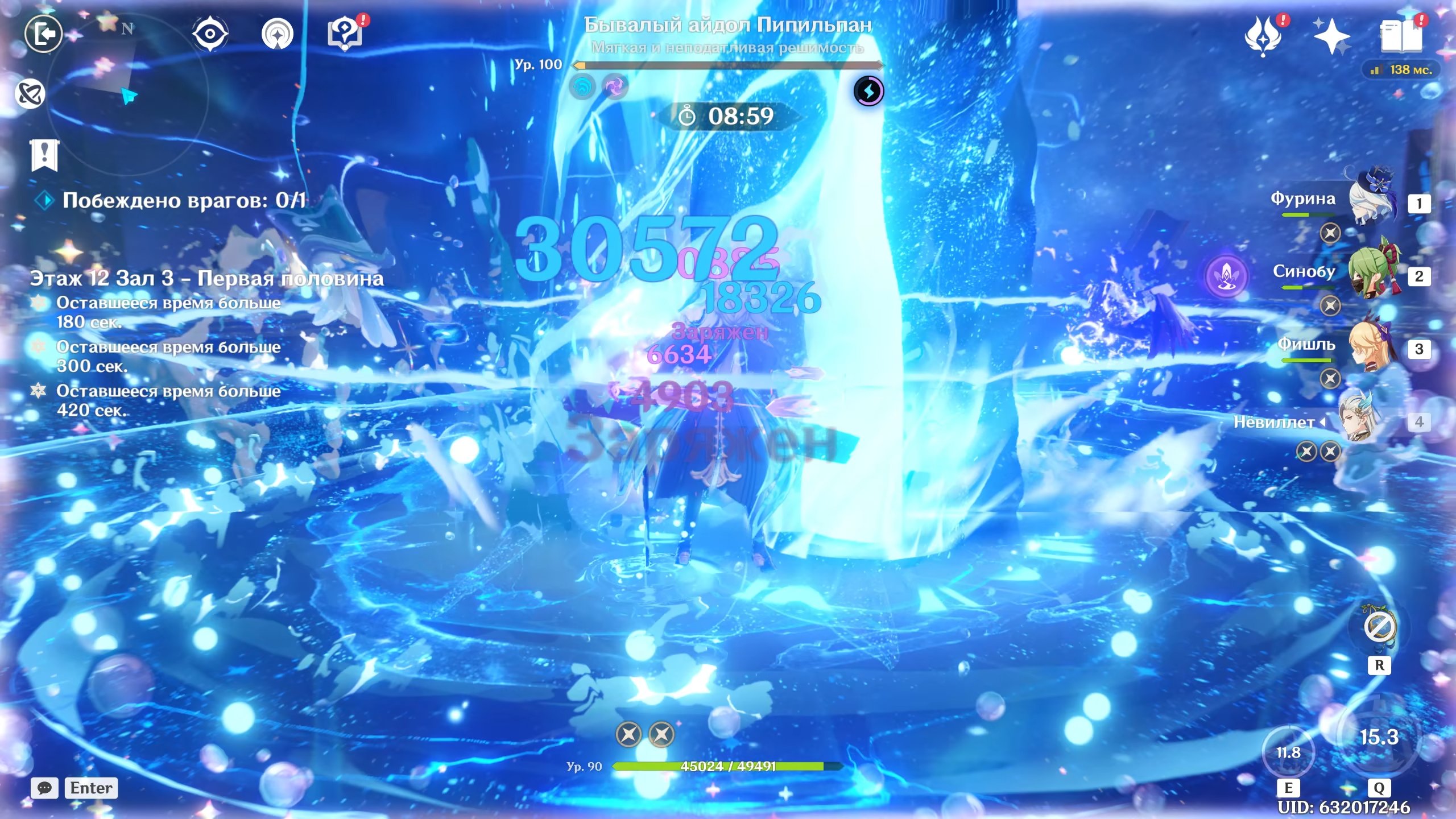Click the exclamation mark banner icon
The width and height of the screenshot is (1456, 819).
coord(44,155)
